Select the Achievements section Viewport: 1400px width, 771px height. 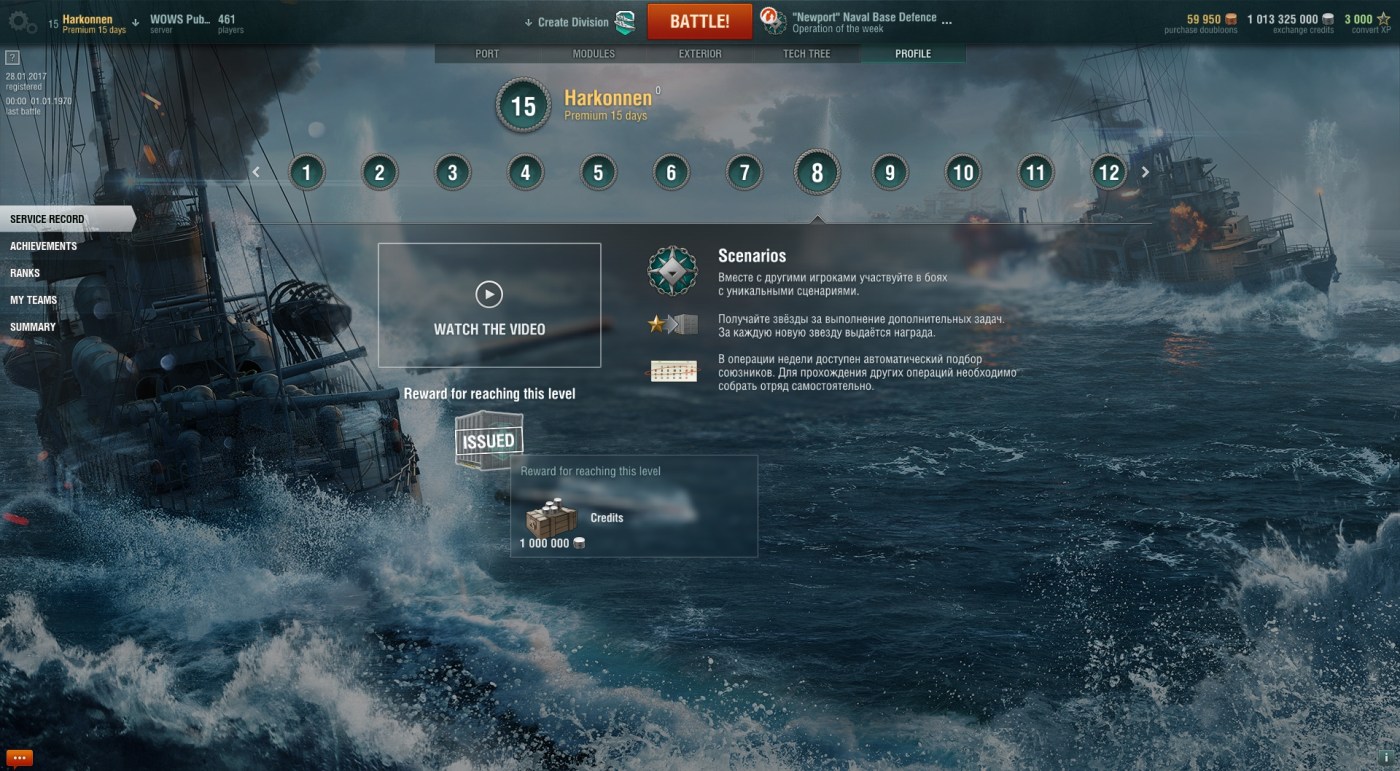pos(43,246)
